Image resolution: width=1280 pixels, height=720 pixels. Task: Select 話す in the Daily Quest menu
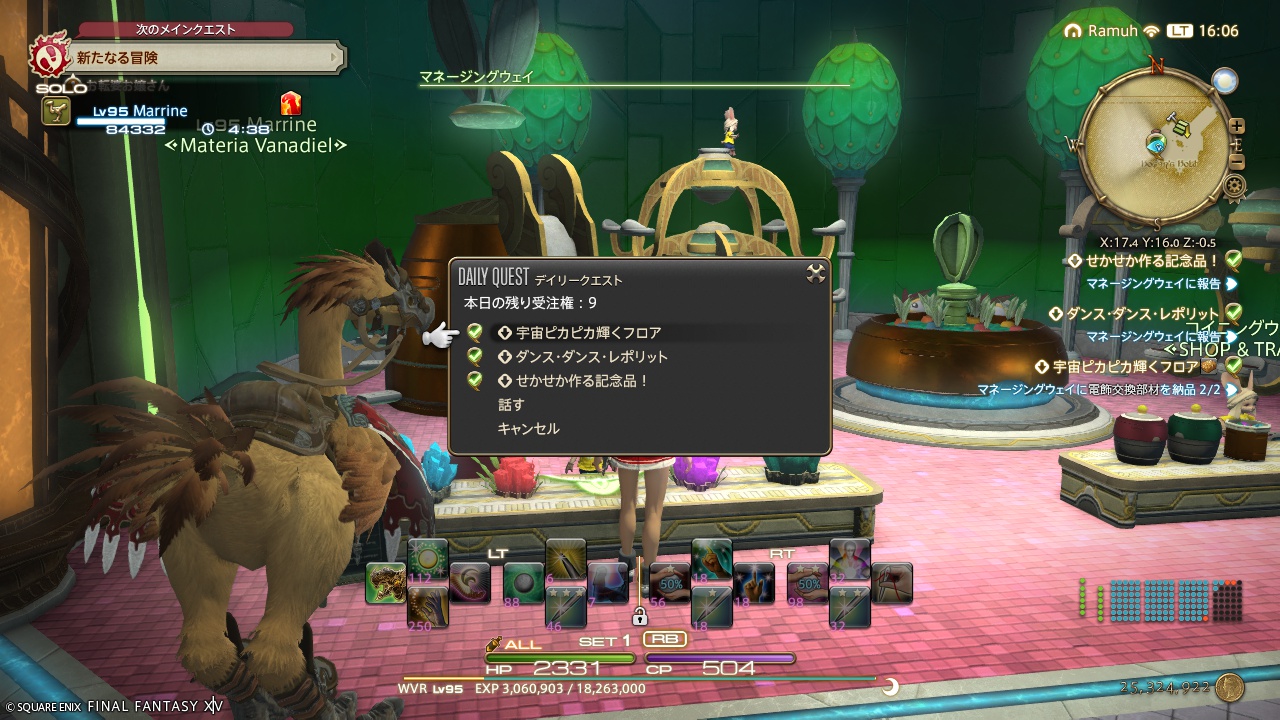[508, 404]
